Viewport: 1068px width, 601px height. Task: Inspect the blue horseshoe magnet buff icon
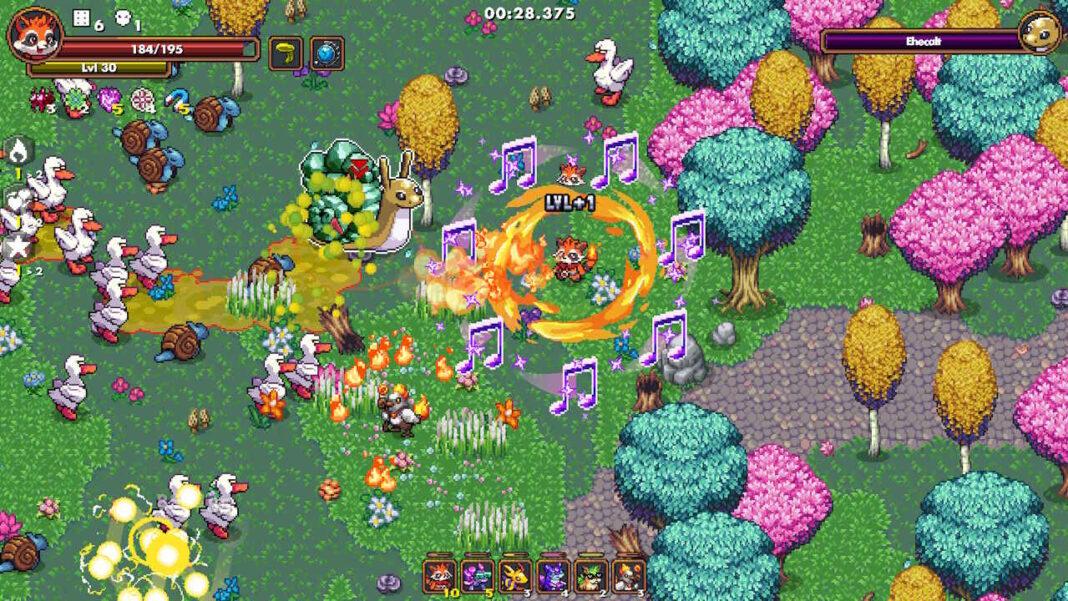click(x=175, y=97)
